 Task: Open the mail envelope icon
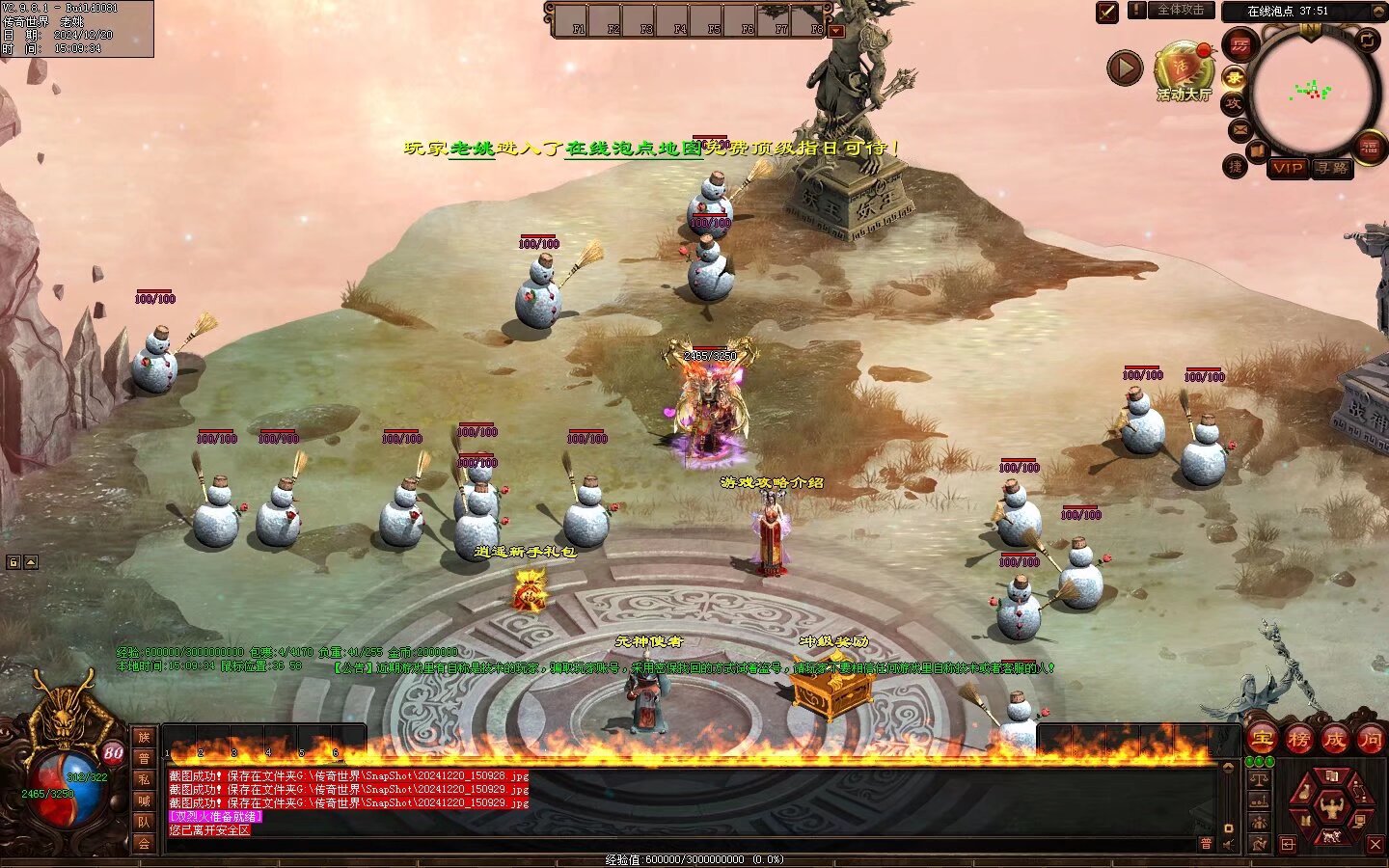(1239, 128)
